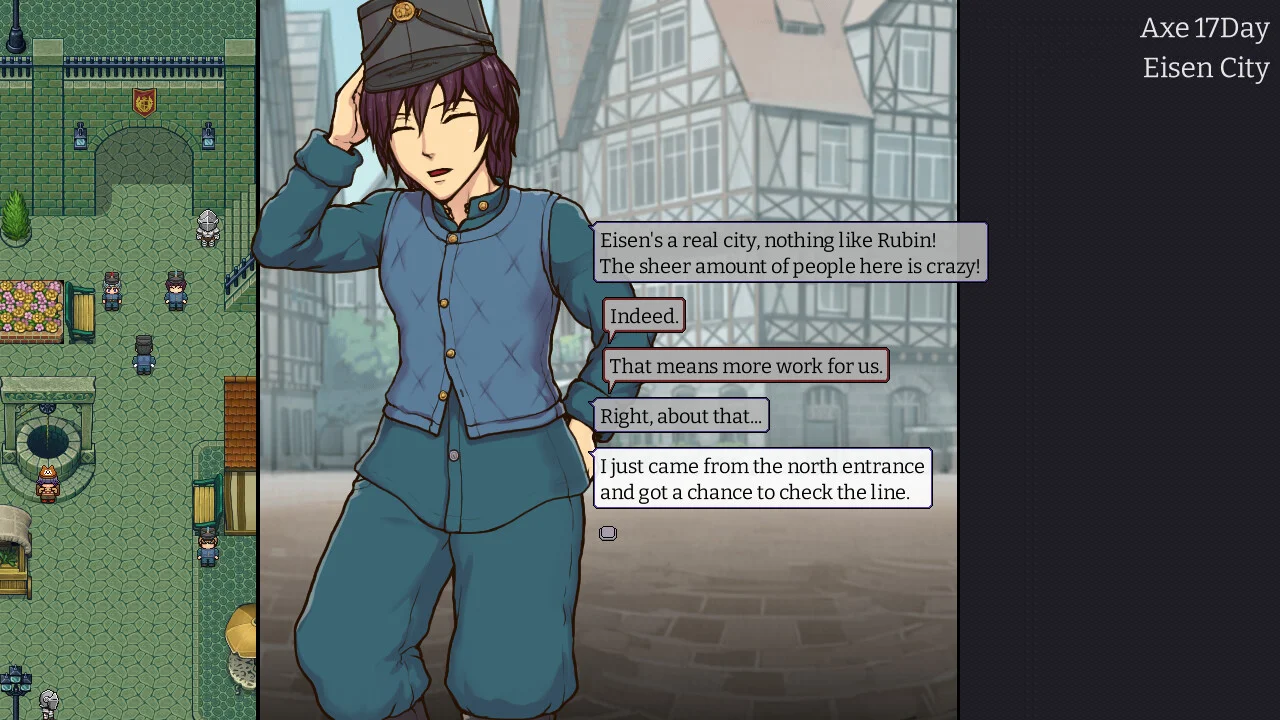The height and width of the screenshot is (720, 1280).
Task: Click the small grey continue indicator below the dialogue
Action: (x=608, y=533)
